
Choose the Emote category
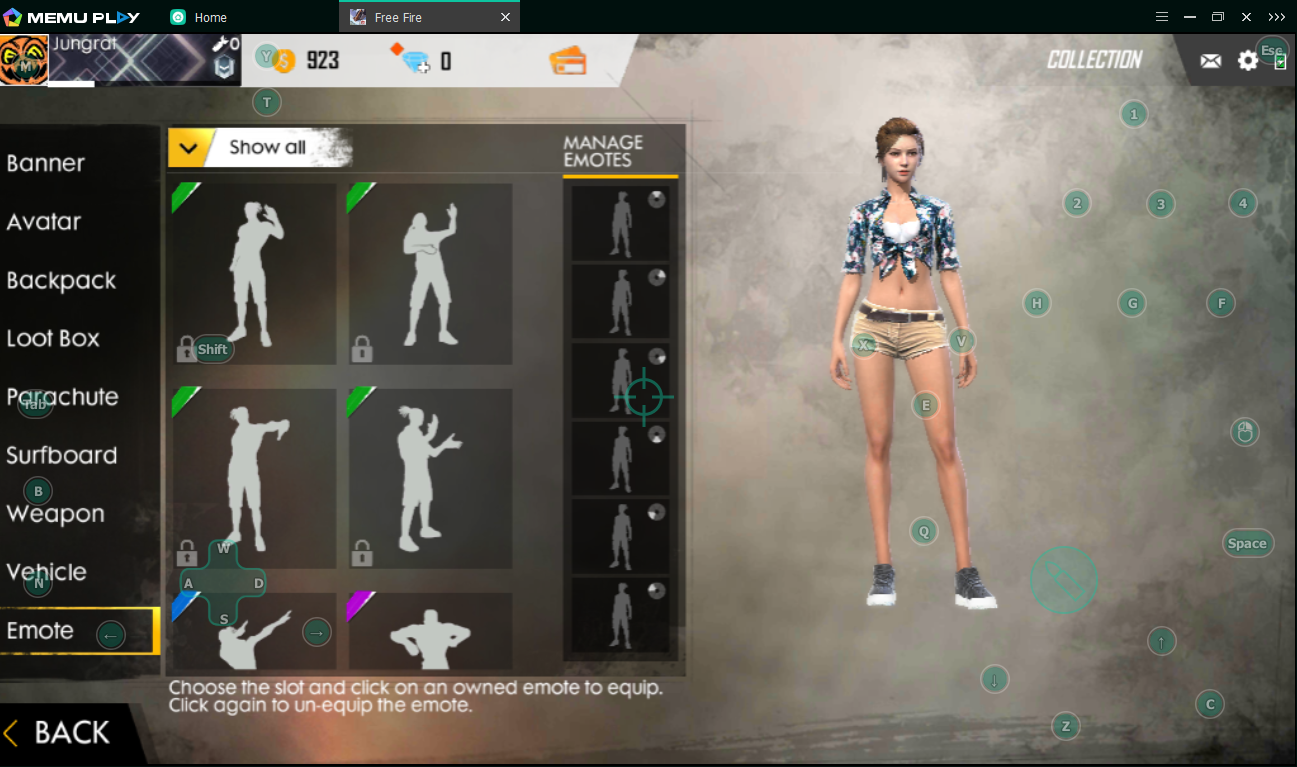click(x=40, y=631)
